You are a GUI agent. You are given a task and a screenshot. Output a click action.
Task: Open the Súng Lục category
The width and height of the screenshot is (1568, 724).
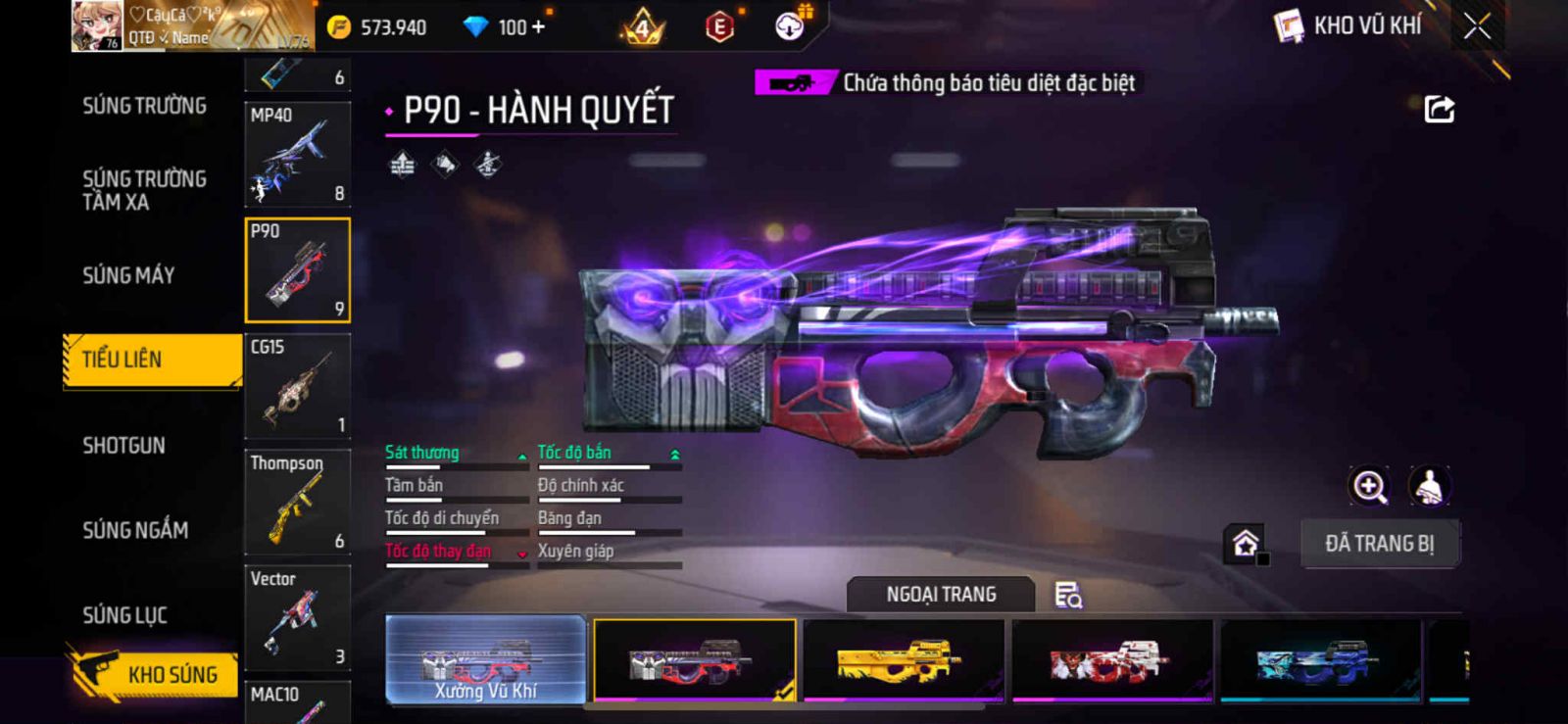124,615
